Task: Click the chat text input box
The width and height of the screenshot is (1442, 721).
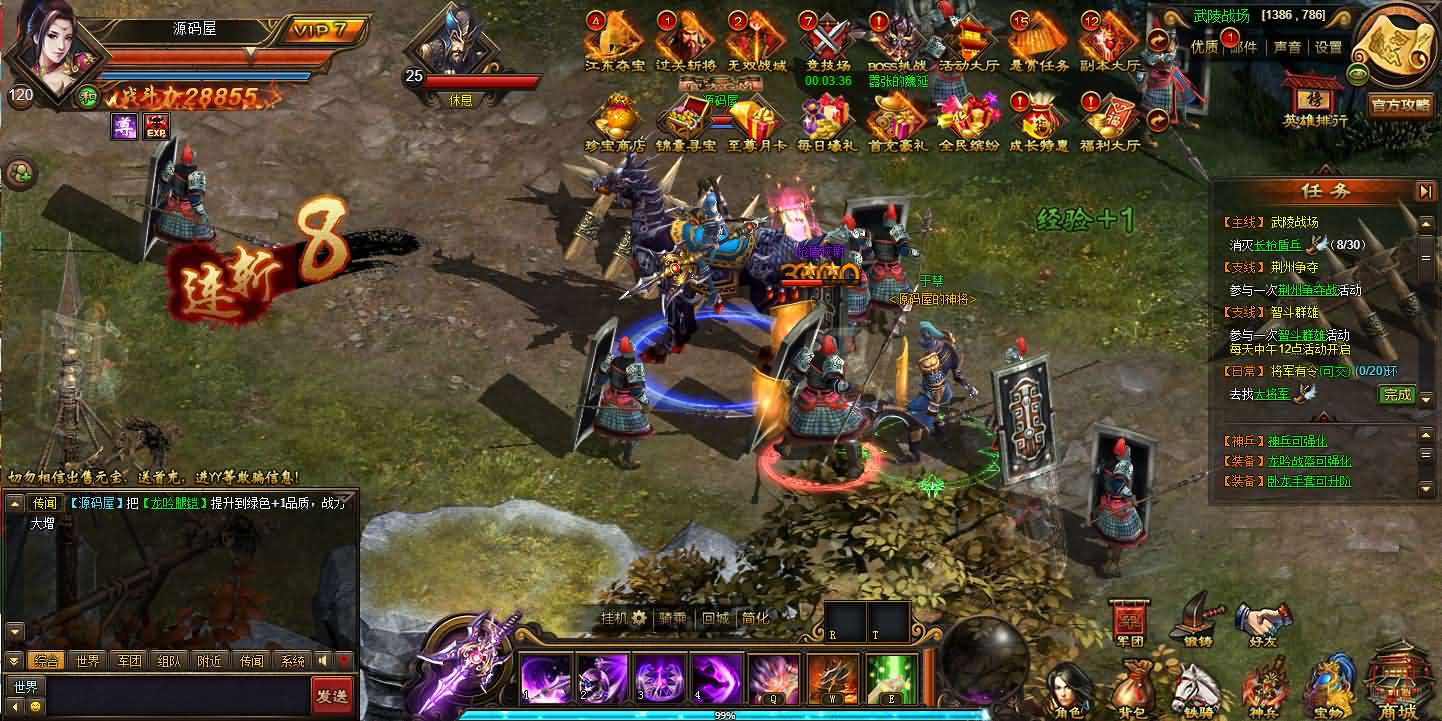Action: coord(178,695)
